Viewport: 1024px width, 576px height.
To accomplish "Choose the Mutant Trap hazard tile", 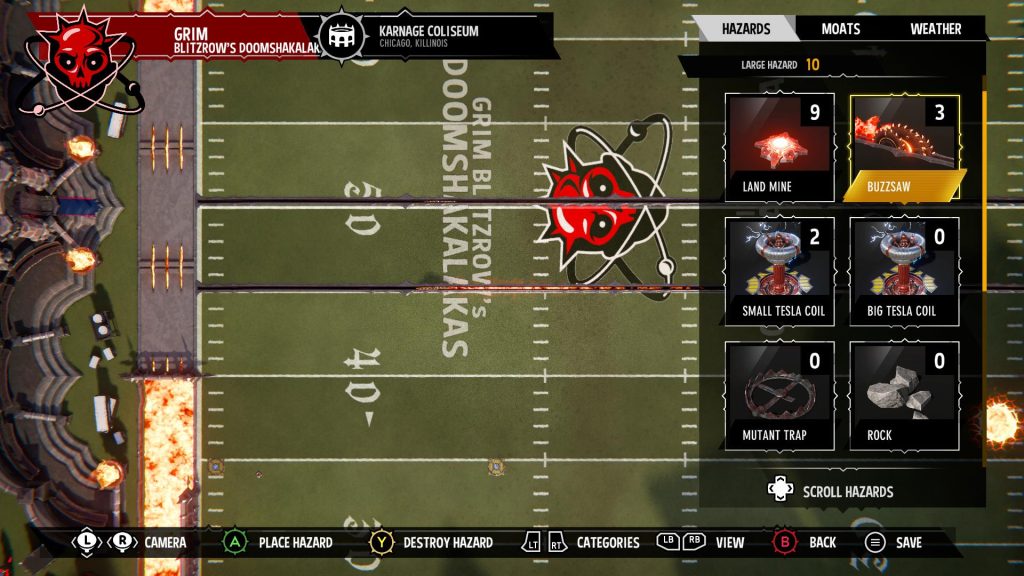I will [780, 396].
